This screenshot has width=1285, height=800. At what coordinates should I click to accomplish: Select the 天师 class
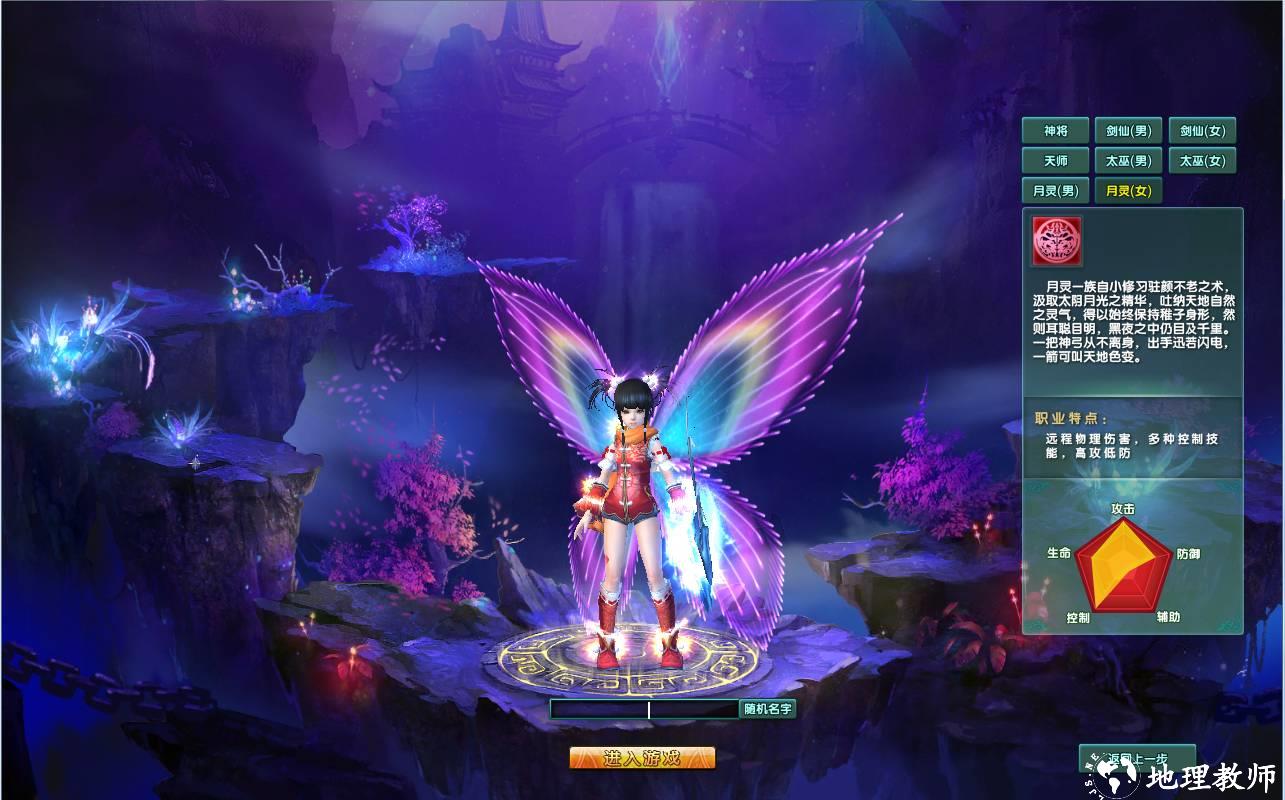tap(1055, 161)
